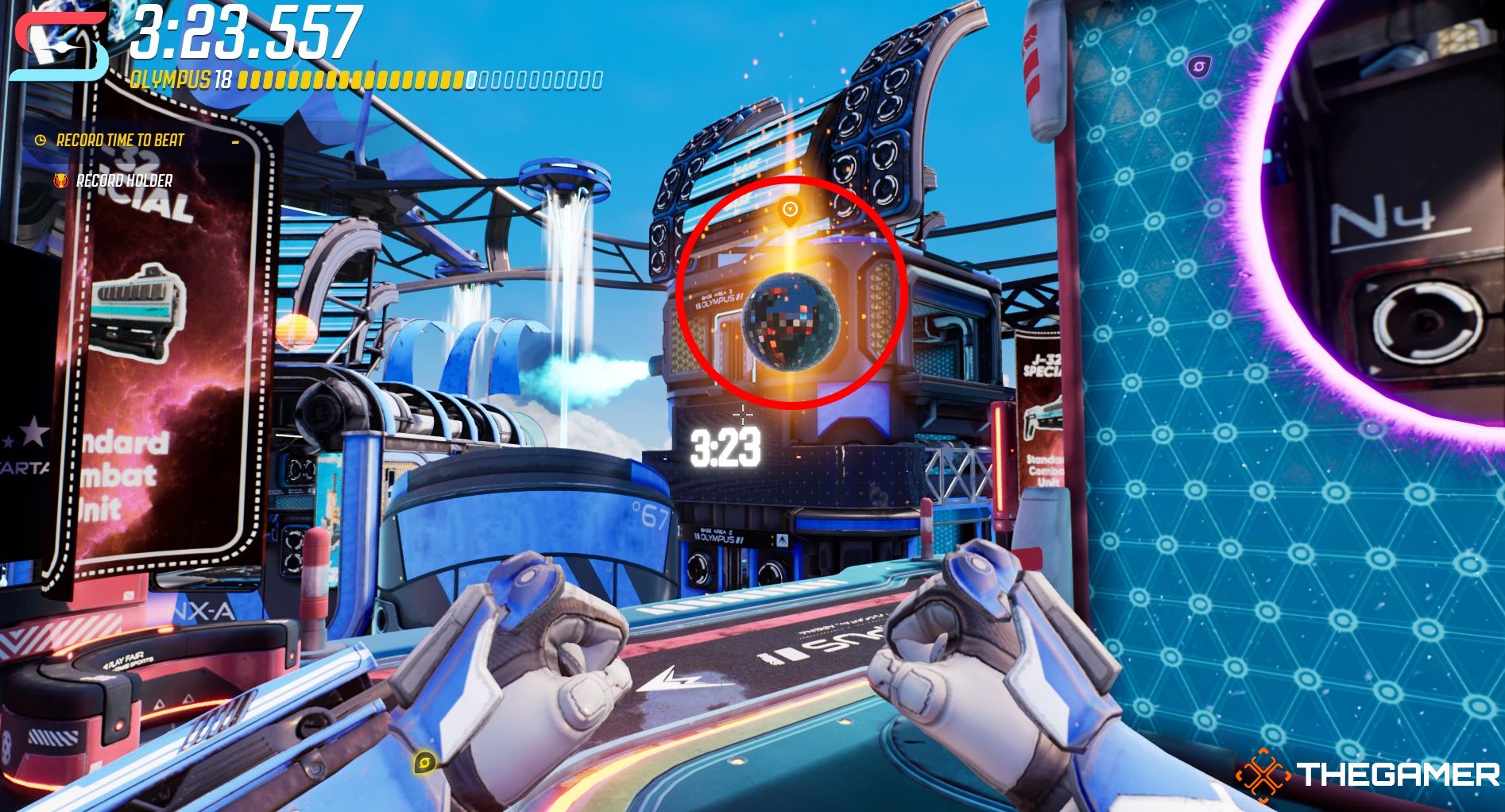
Task: Select the purple portal indicator icon
Action: point(1198,66)
